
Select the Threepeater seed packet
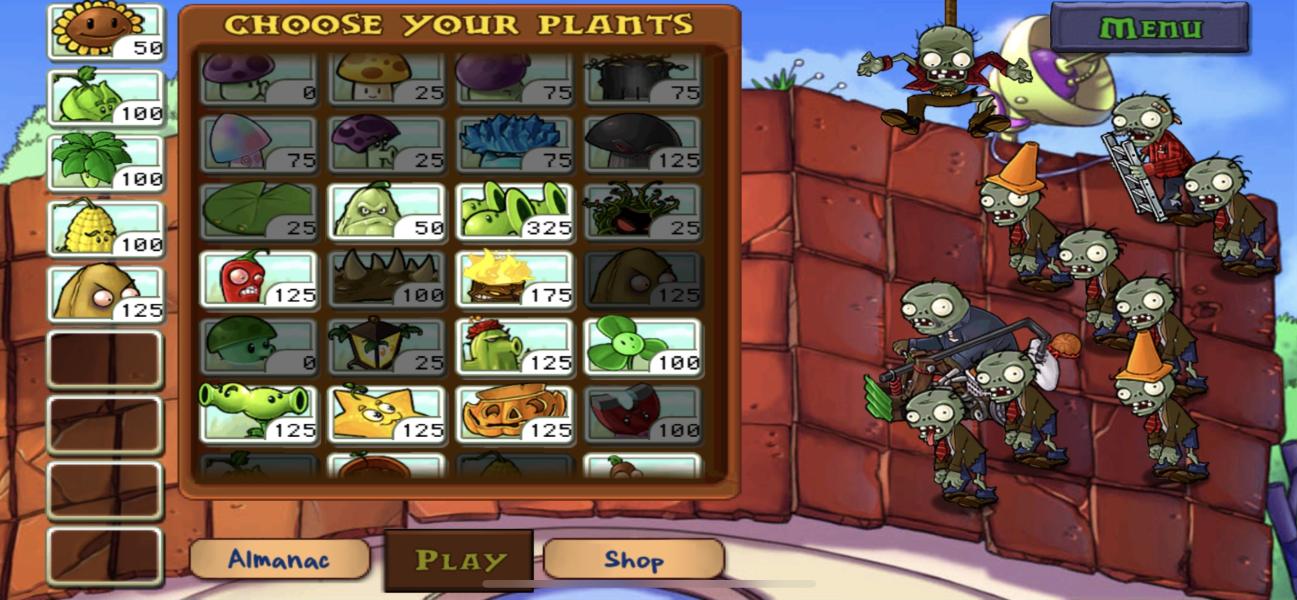point(515,211)
